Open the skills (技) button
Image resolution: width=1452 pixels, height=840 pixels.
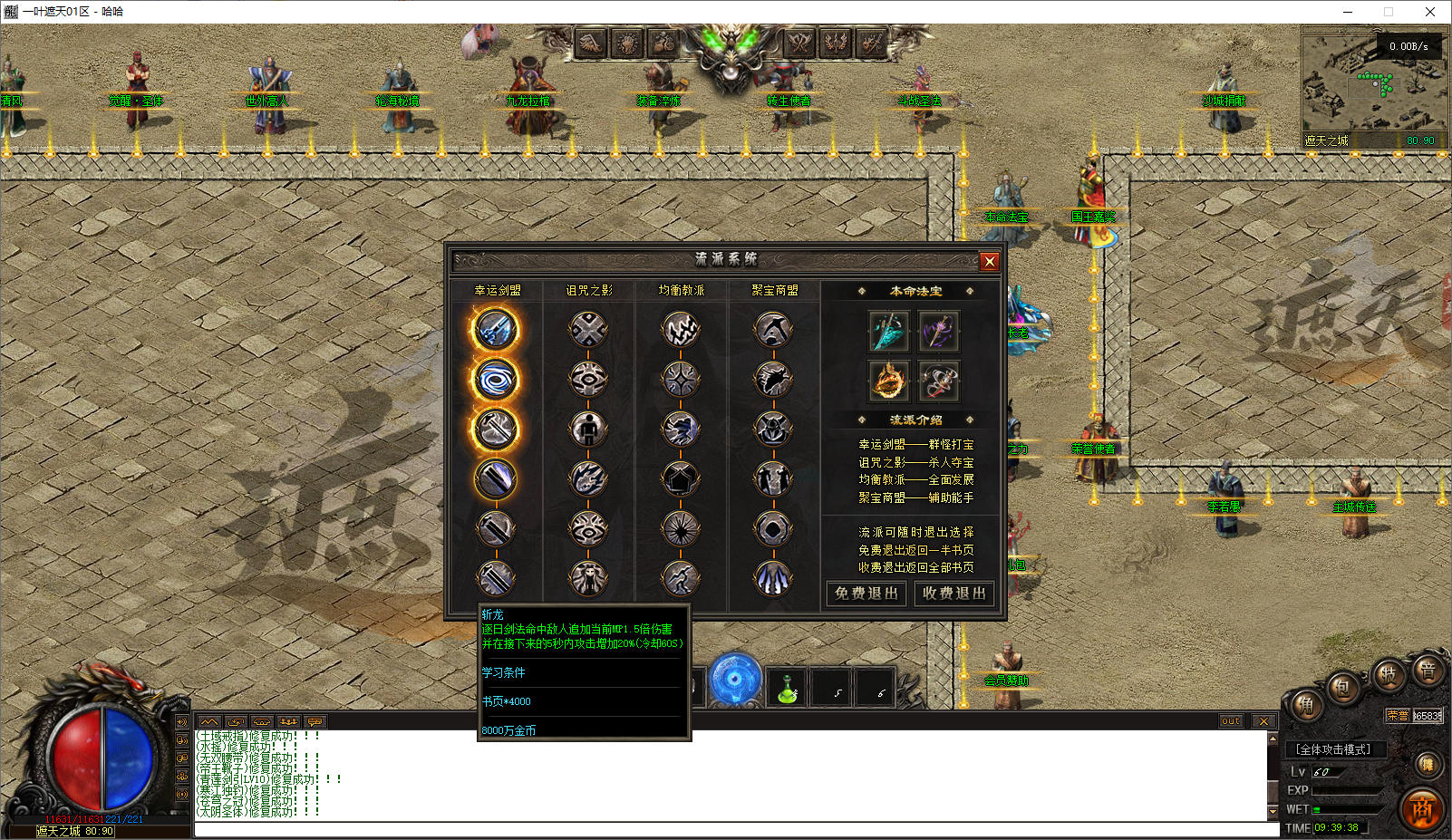(1388, 673)
